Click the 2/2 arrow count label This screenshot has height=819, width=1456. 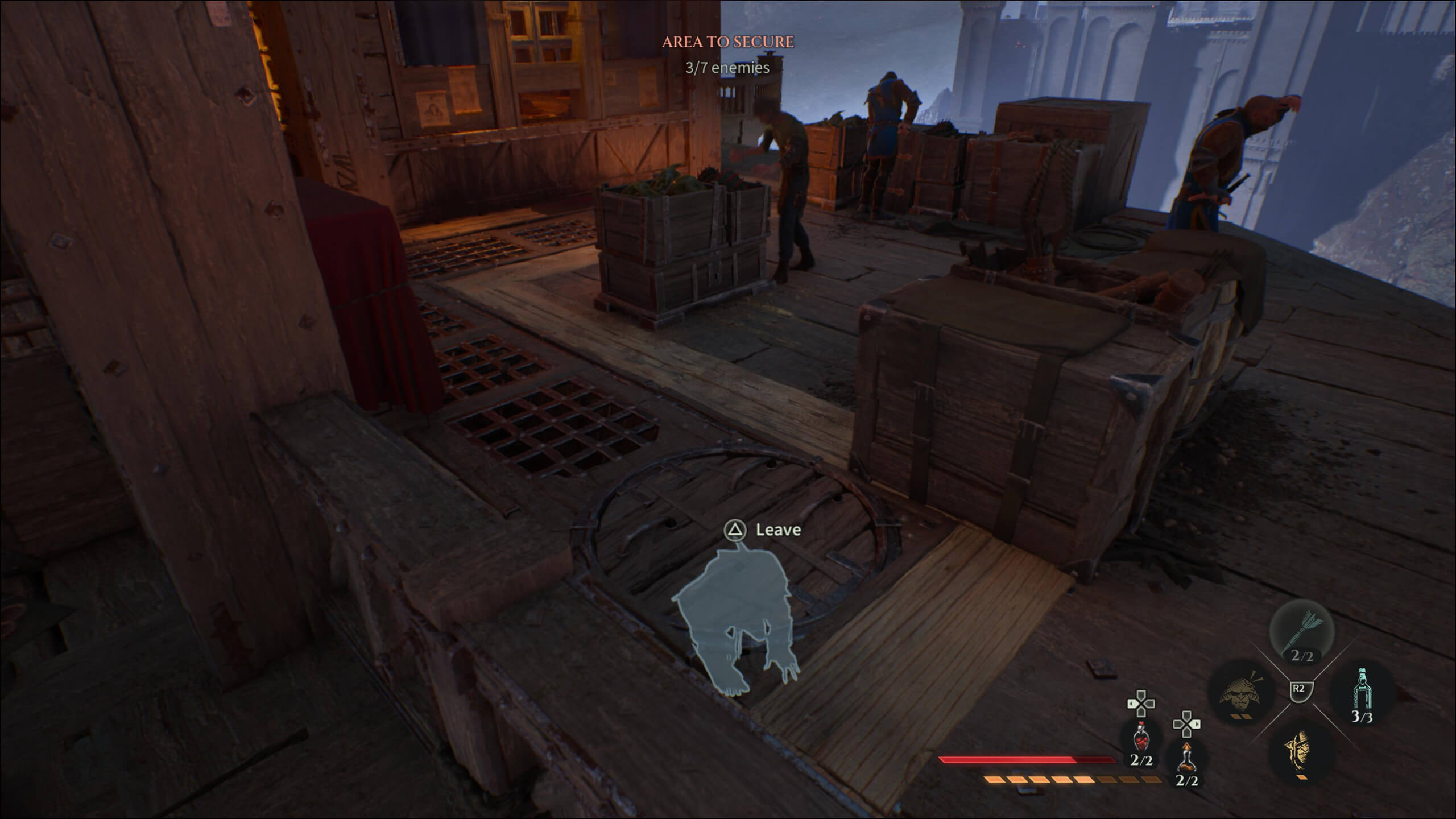pos(1302,656)
